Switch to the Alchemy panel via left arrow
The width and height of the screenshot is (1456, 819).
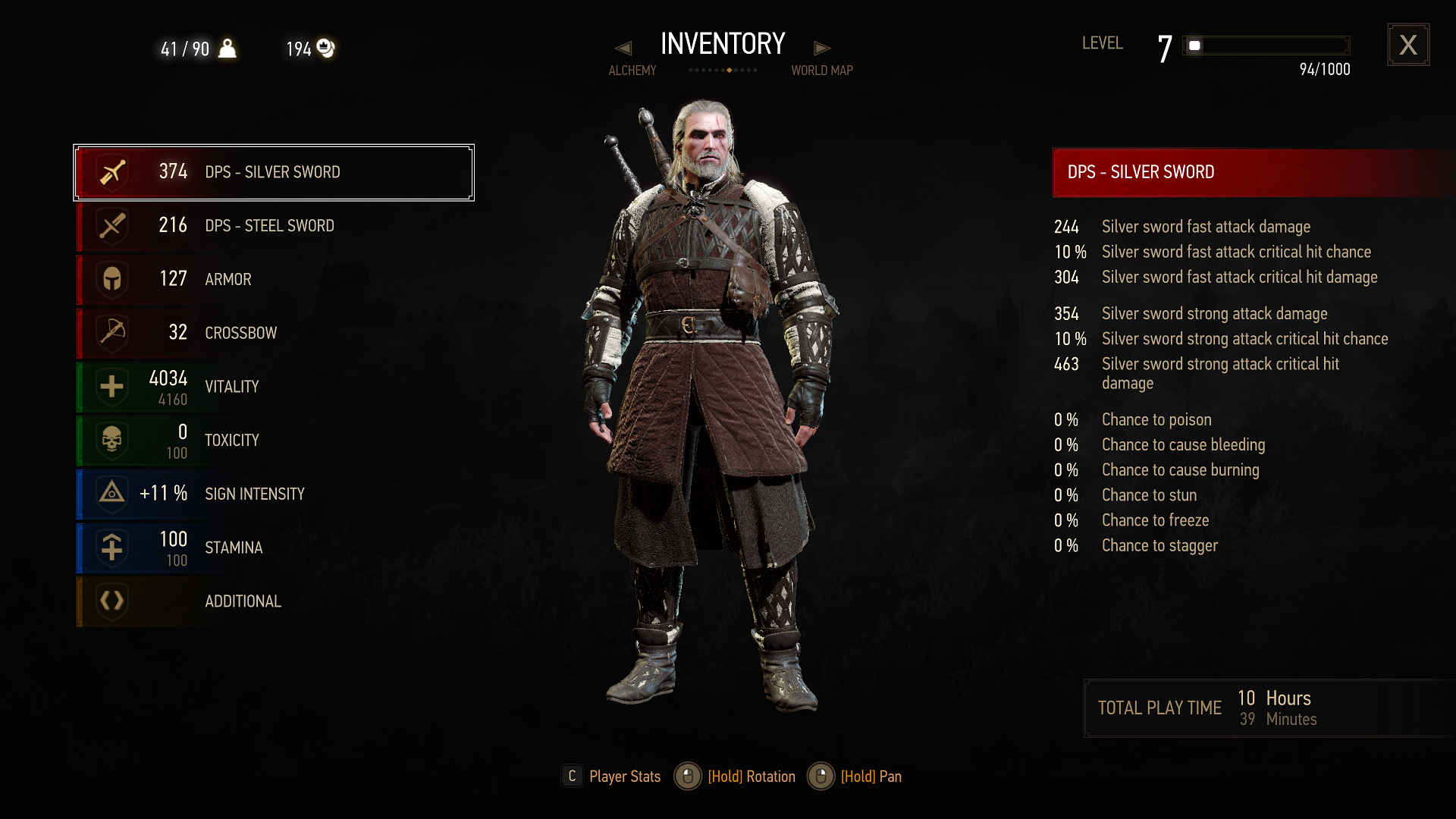click(x=623, y=49)
